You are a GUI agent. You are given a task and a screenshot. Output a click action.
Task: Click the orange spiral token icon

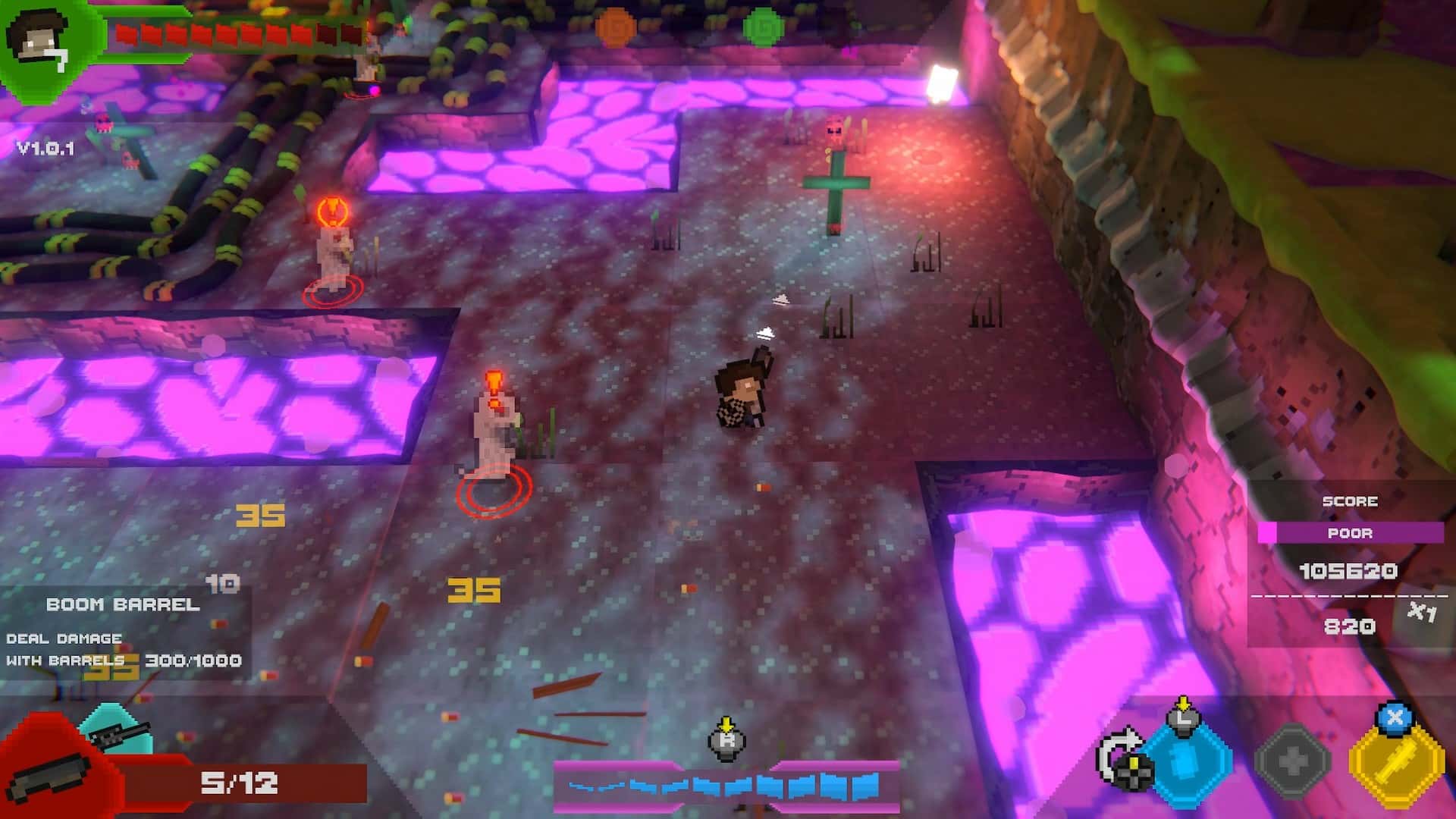tap(614, 27)
